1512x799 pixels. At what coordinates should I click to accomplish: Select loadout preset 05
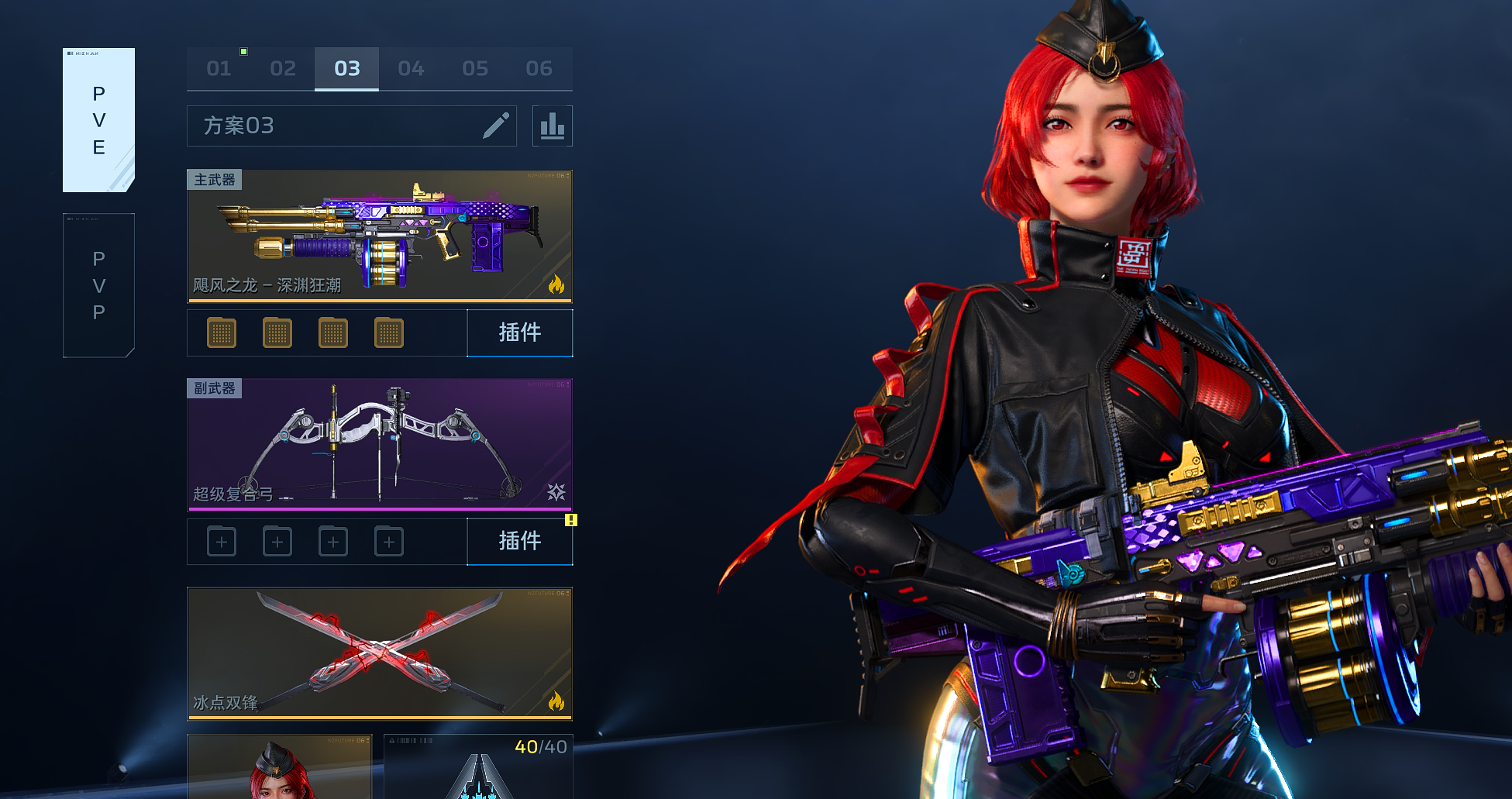coord(475,69)
